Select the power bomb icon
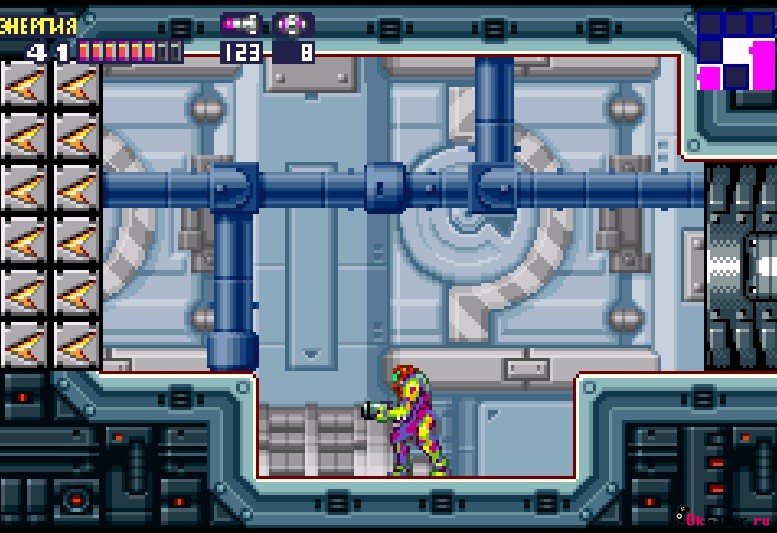This screenshot has height=533, width=777. click(294, 23)
